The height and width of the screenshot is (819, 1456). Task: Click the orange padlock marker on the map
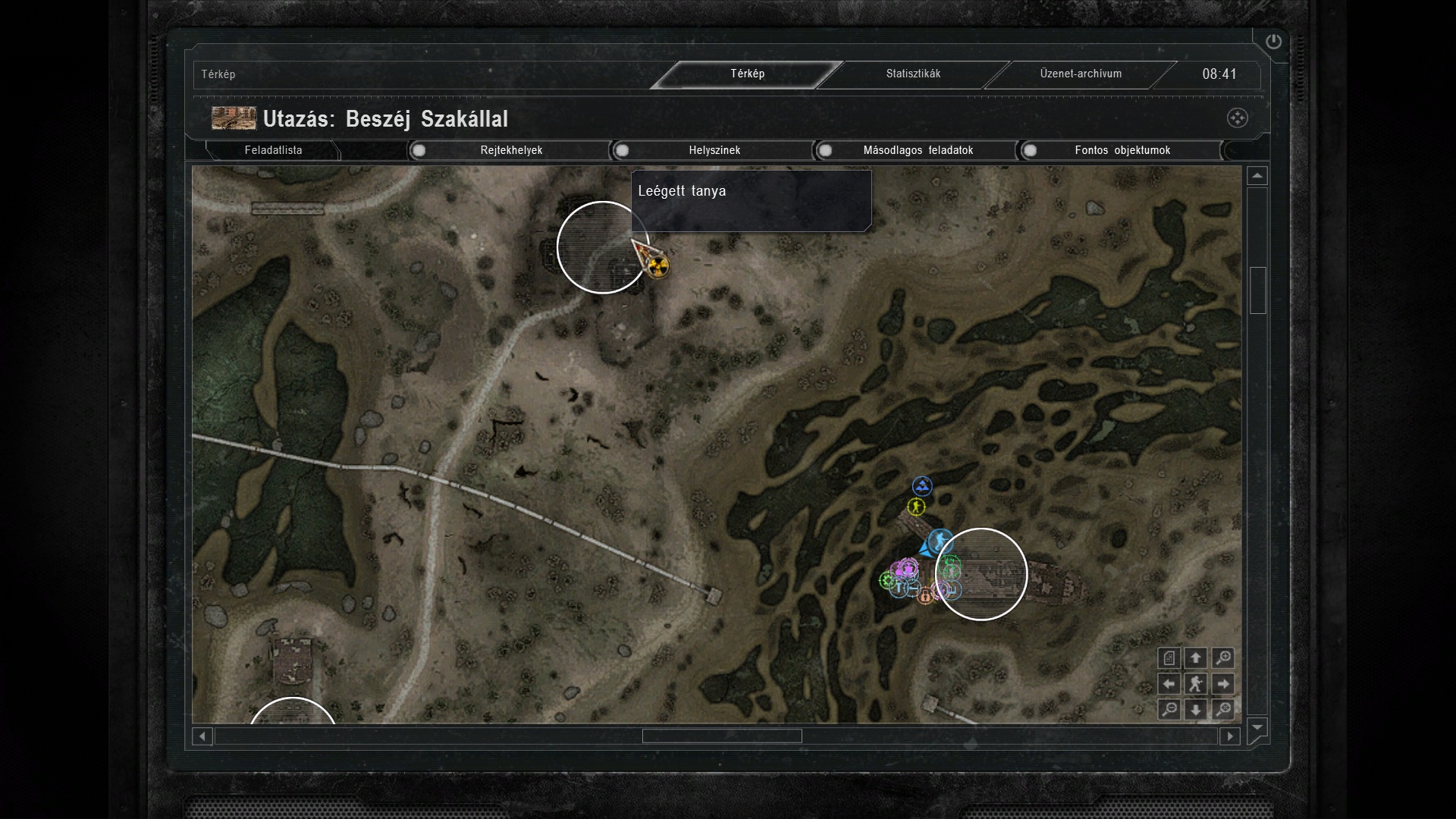(x=925, y=596)
